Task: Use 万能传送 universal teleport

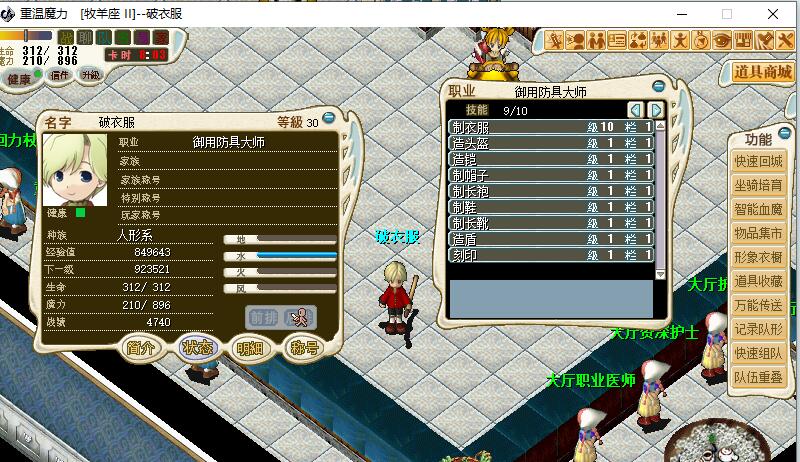Action: pyautogui.click(x=760, y=306)
